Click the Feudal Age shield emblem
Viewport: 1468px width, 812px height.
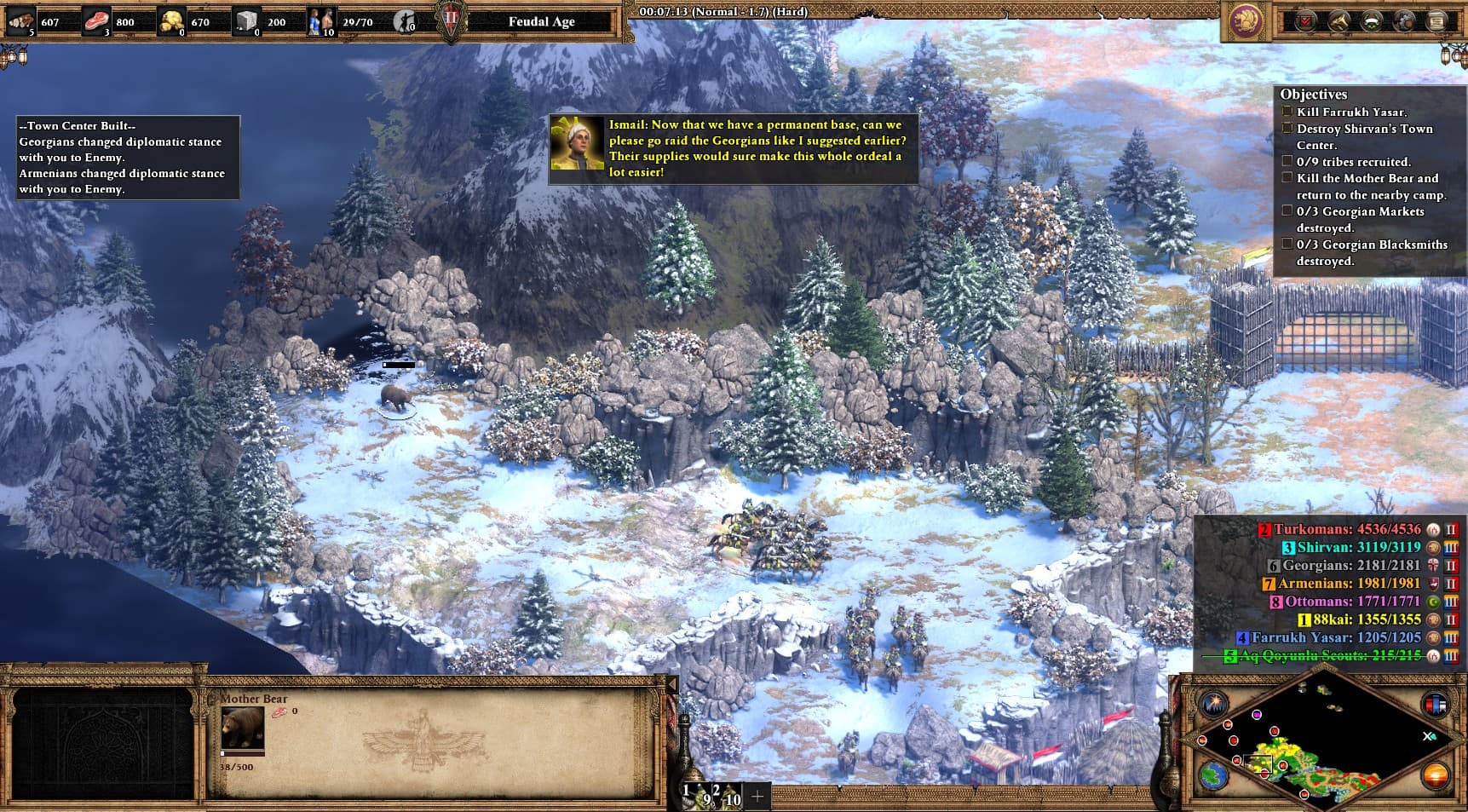(452, 20)
